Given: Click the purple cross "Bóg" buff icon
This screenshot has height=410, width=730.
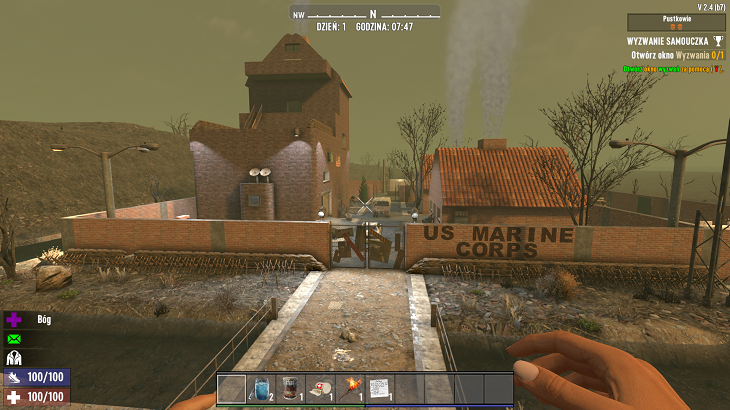Looking at the screenshot, I should tap(15, 320).
